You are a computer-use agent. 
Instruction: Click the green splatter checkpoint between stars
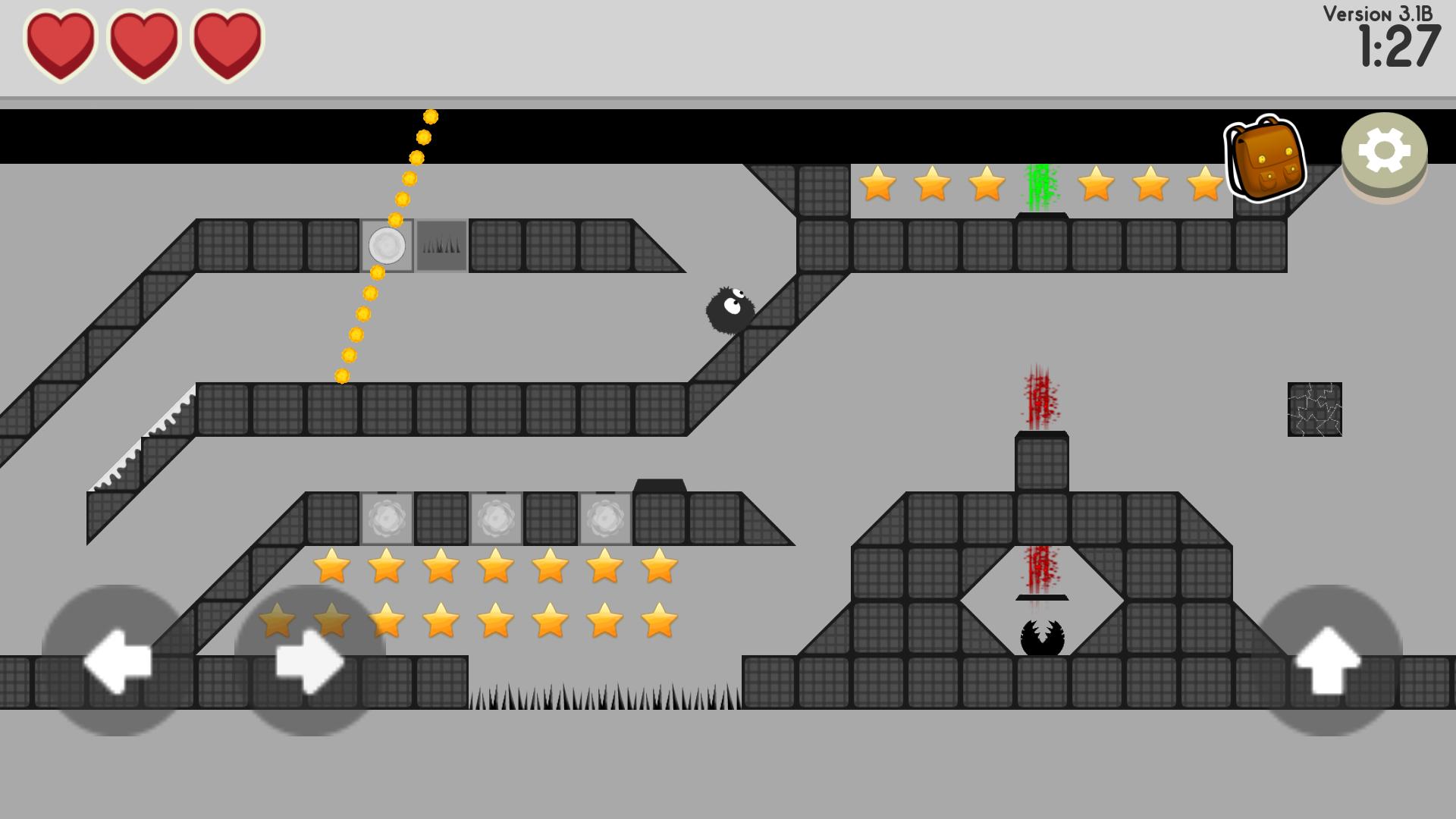click(1039, 184)
